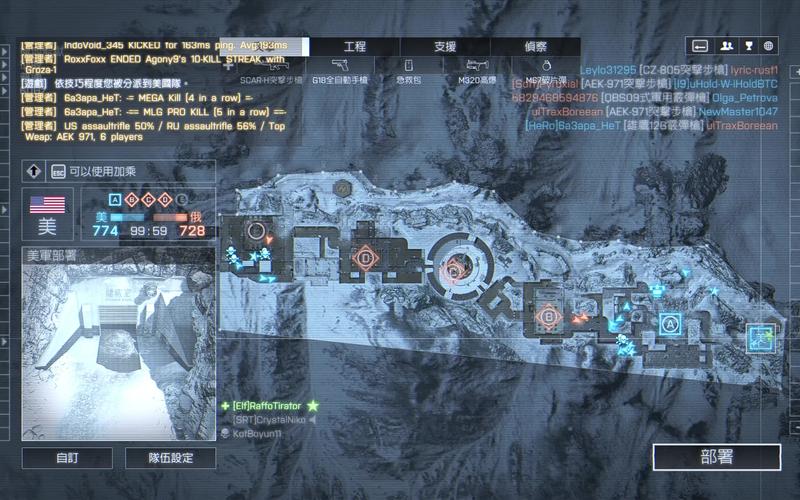Deploy with the 部署 button
This screenshot has width=800, height=500.
click(716, 457)
